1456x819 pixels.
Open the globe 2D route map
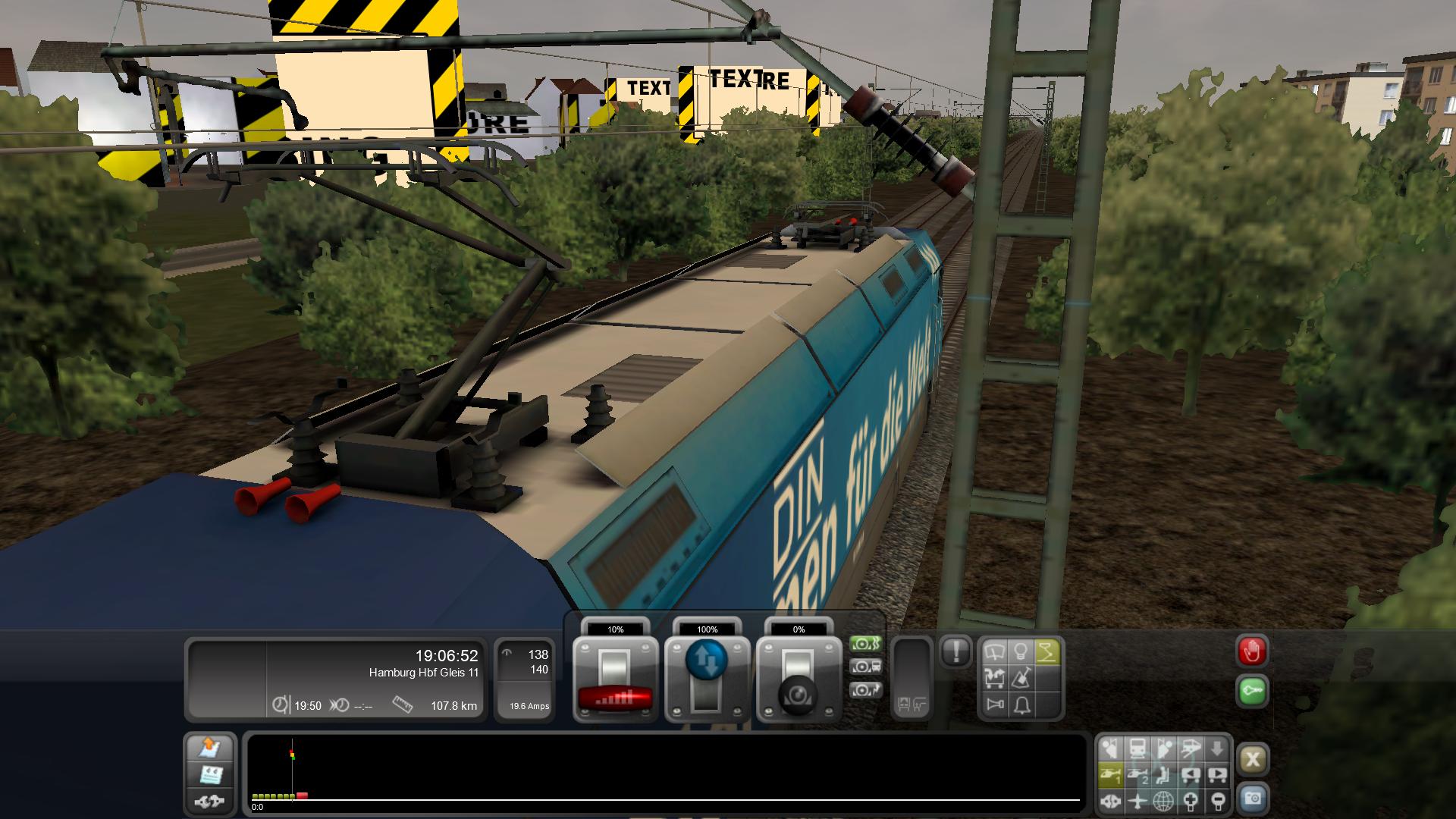coord(1163,801)
